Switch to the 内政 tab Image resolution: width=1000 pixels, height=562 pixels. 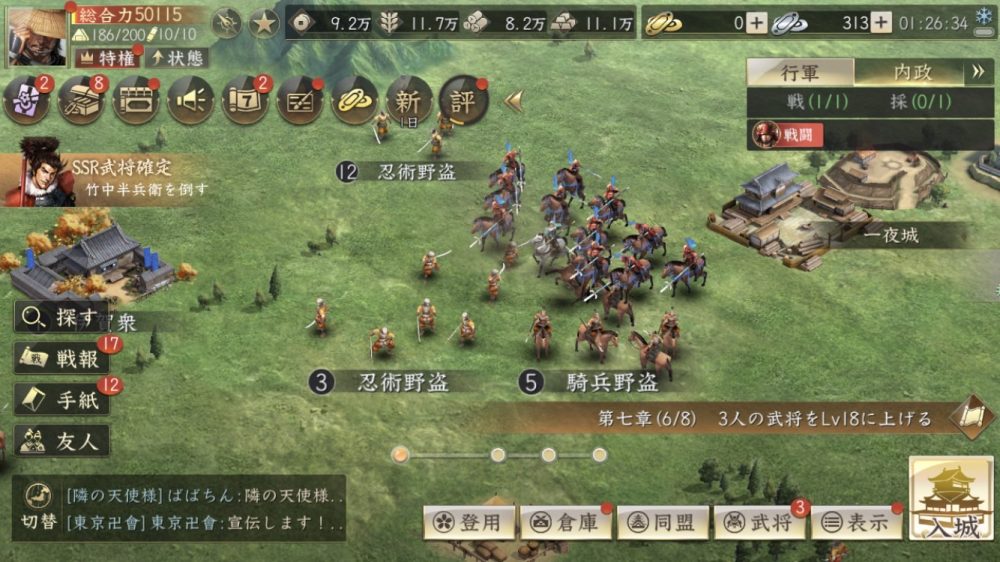(x=911, y=72)
